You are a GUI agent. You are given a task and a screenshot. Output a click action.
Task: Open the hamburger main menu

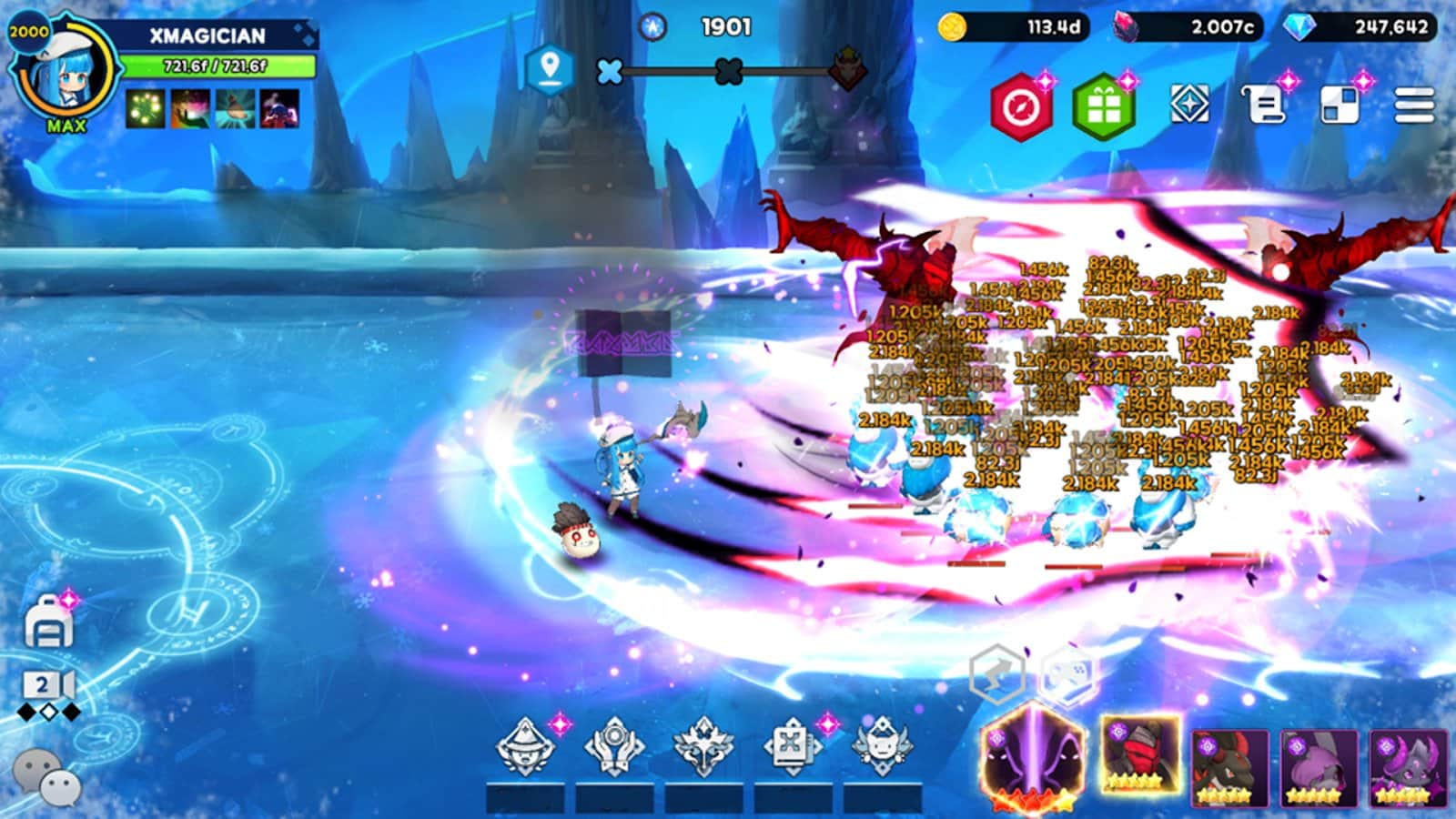click(x=1414, y=106)
